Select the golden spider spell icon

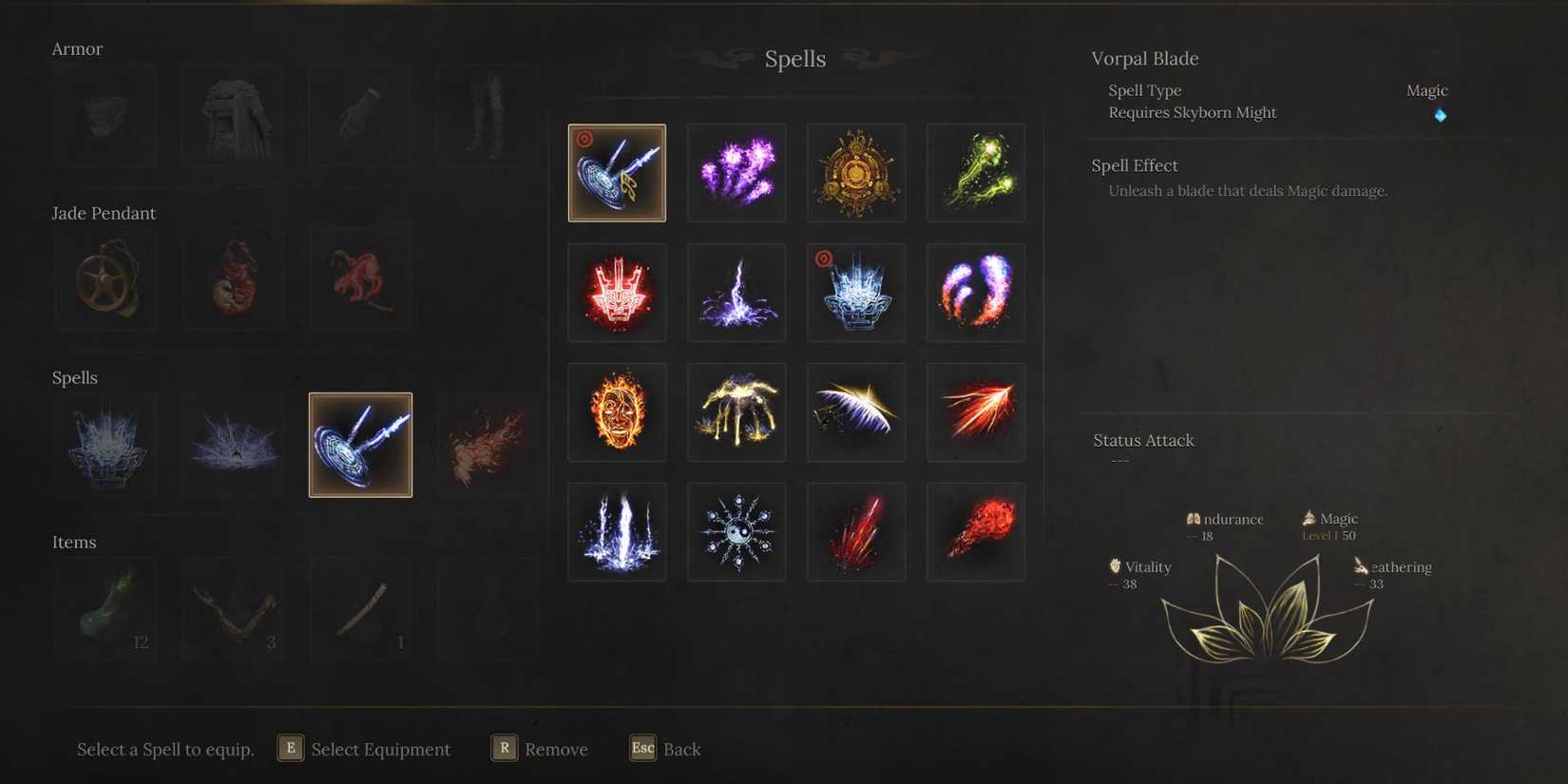click(x=736, y=411)
